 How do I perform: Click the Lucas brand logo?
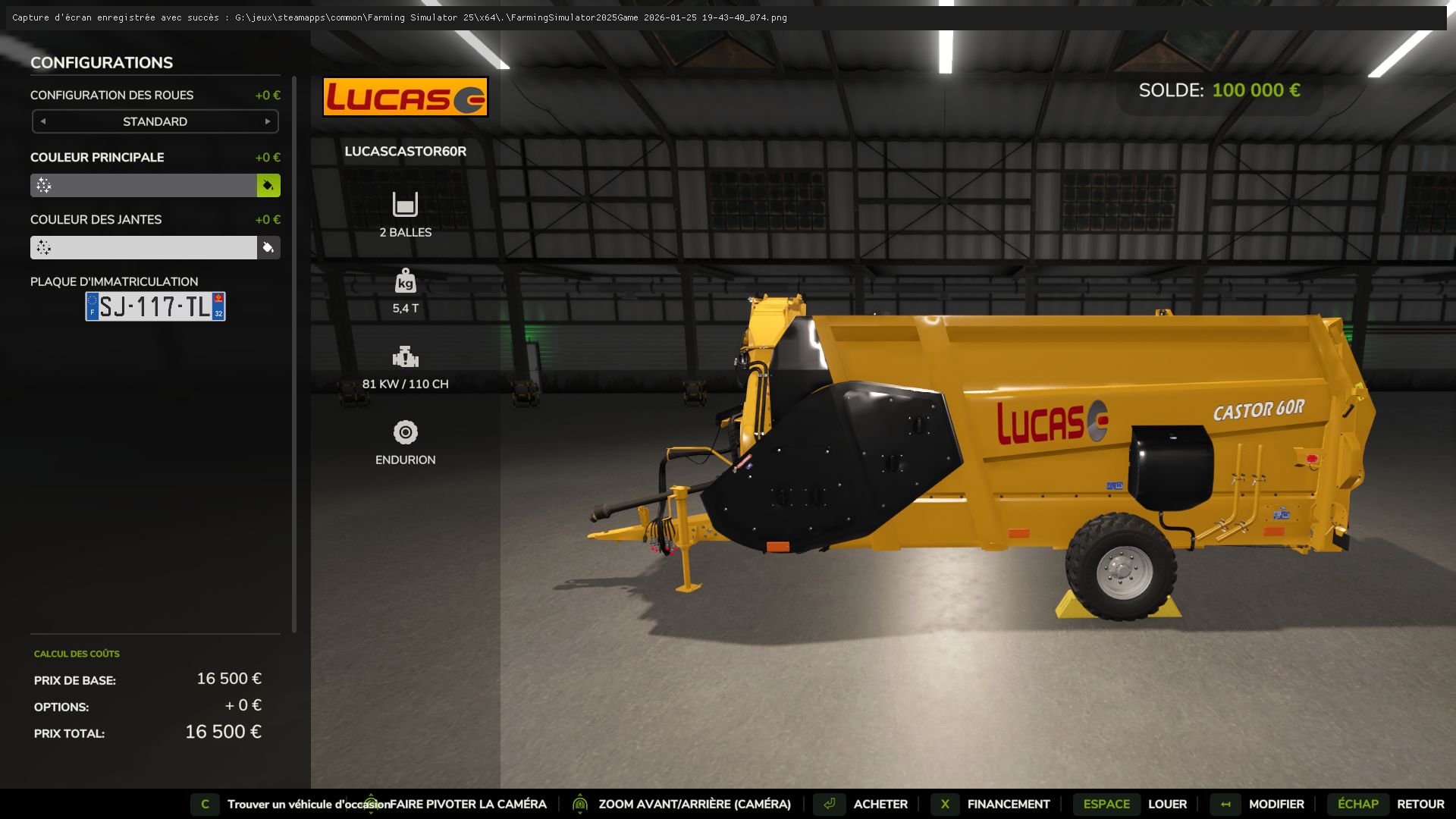(x=406, y=96)
